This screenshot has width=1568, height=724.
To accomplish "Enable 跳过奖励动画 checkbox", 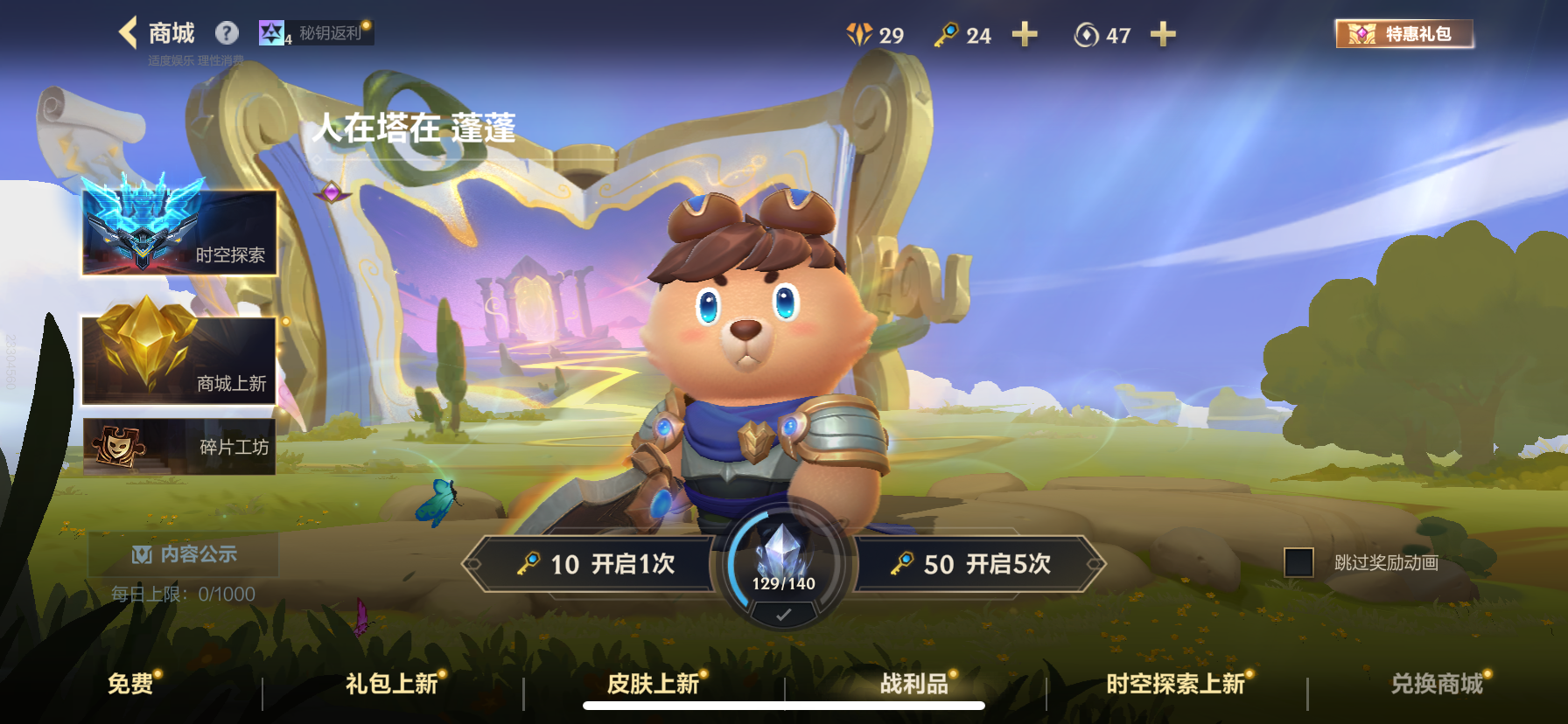I will [x=1298, y=563].
